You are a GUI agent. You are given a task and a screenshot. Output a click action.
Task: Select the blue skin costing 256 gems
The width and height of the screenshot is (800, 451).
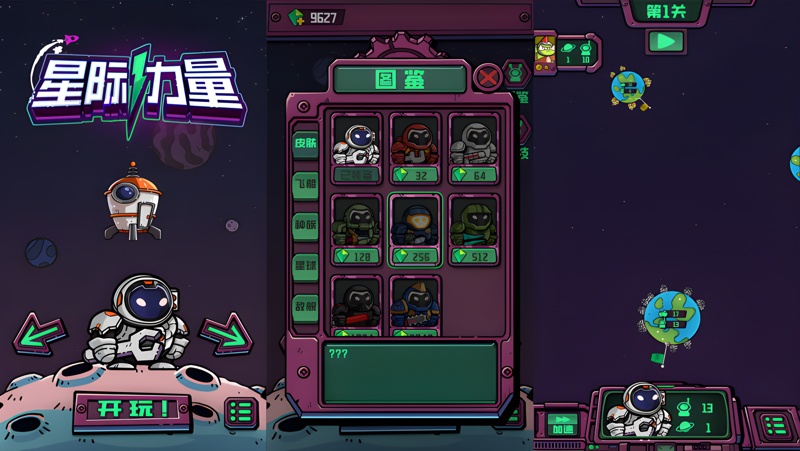point(415,229)
